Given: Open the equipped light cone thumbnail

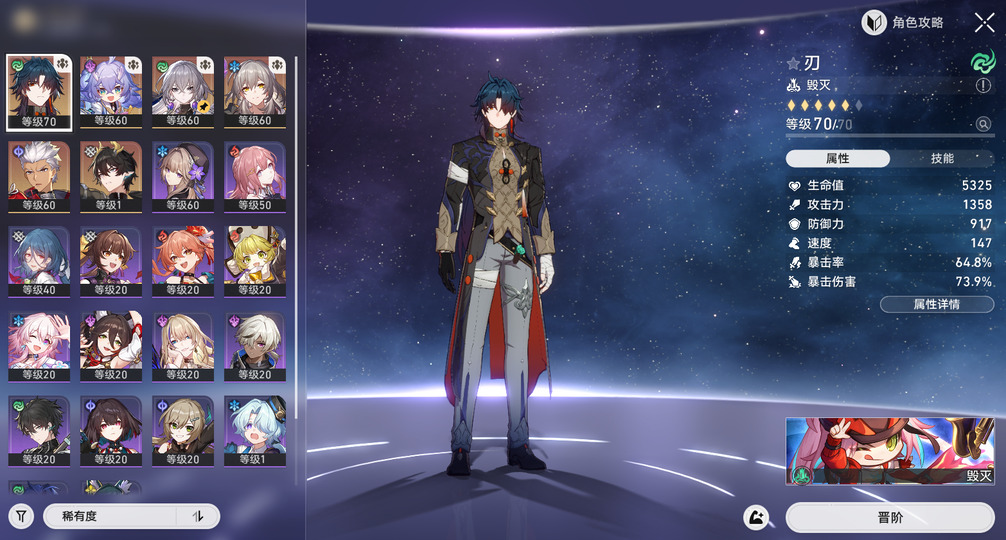Looking at the screenshot, I should (890, 451).
